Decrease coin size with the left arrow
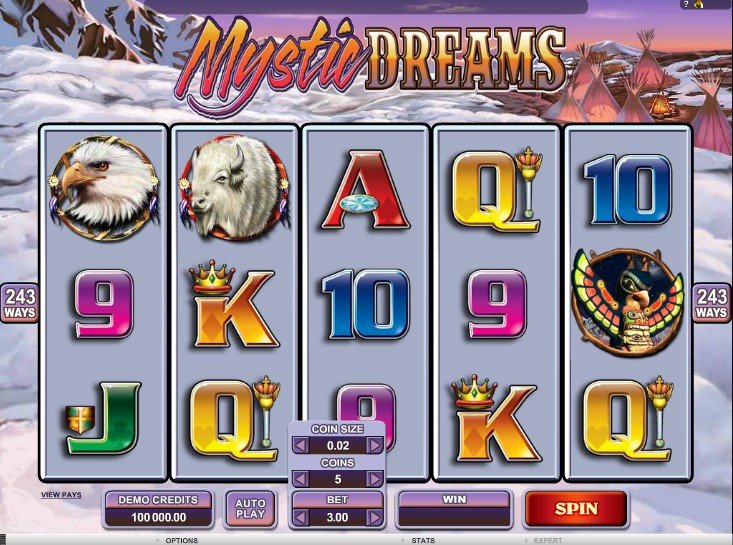733x545 pixels. coord(299,445)
